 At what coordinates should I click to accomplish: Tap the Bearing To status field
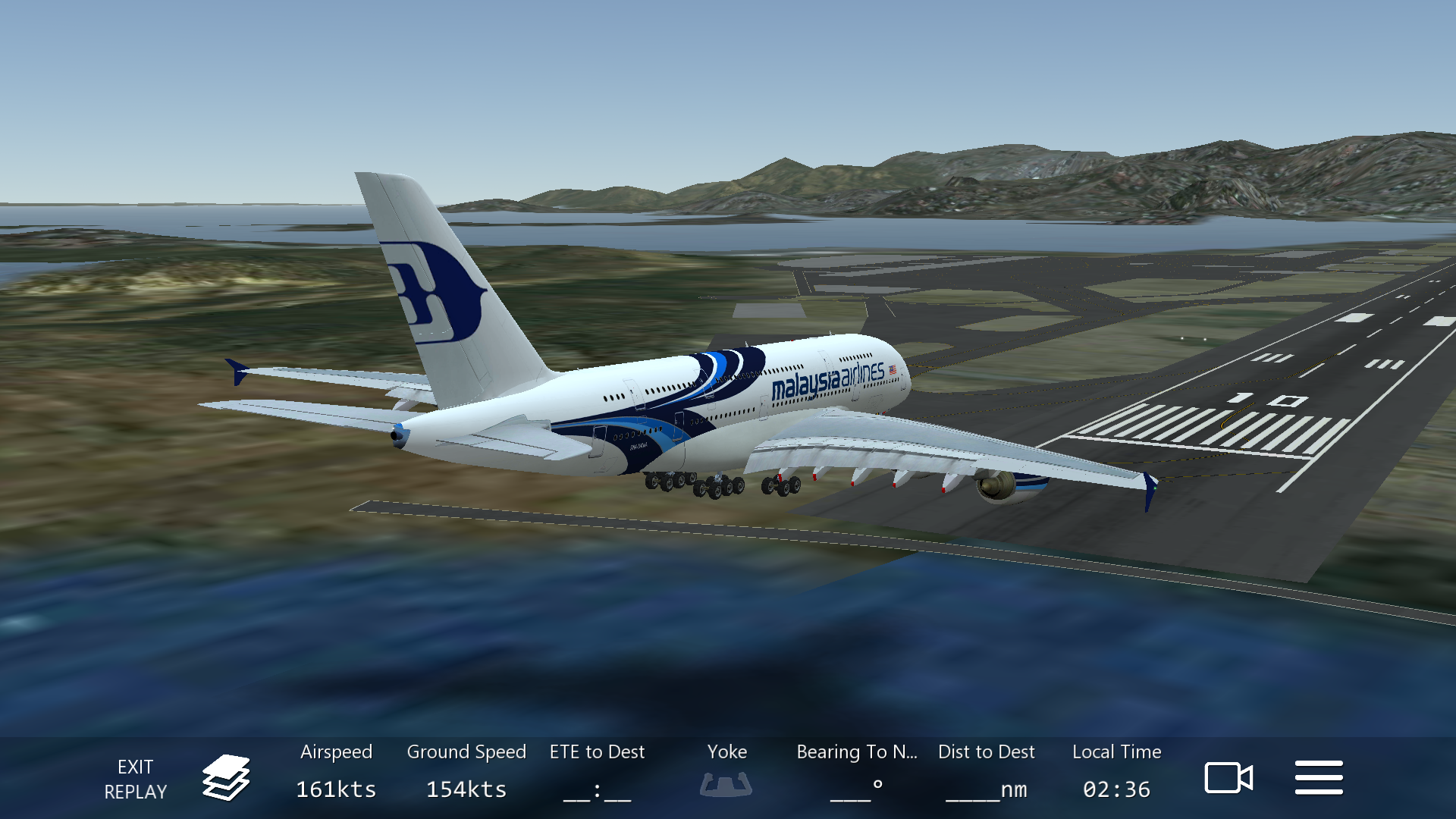[857, 772]
